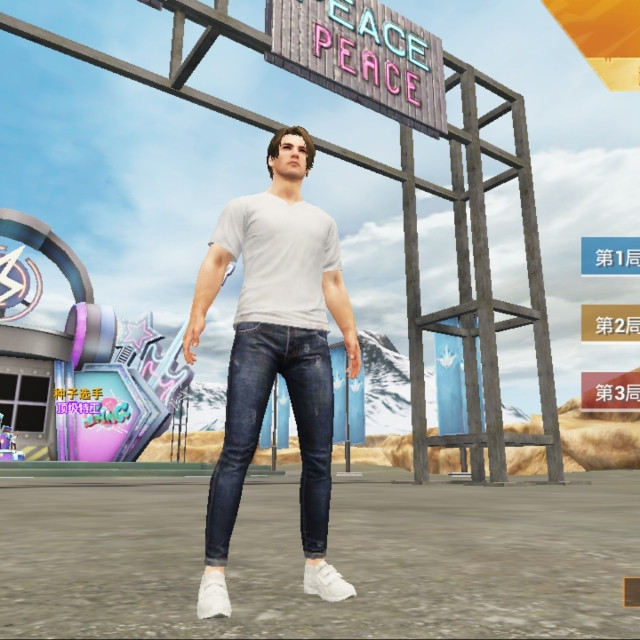The image size is (640, 640).
Task: Switch to the red 第3局 round tab
Action: coord(612,392)
